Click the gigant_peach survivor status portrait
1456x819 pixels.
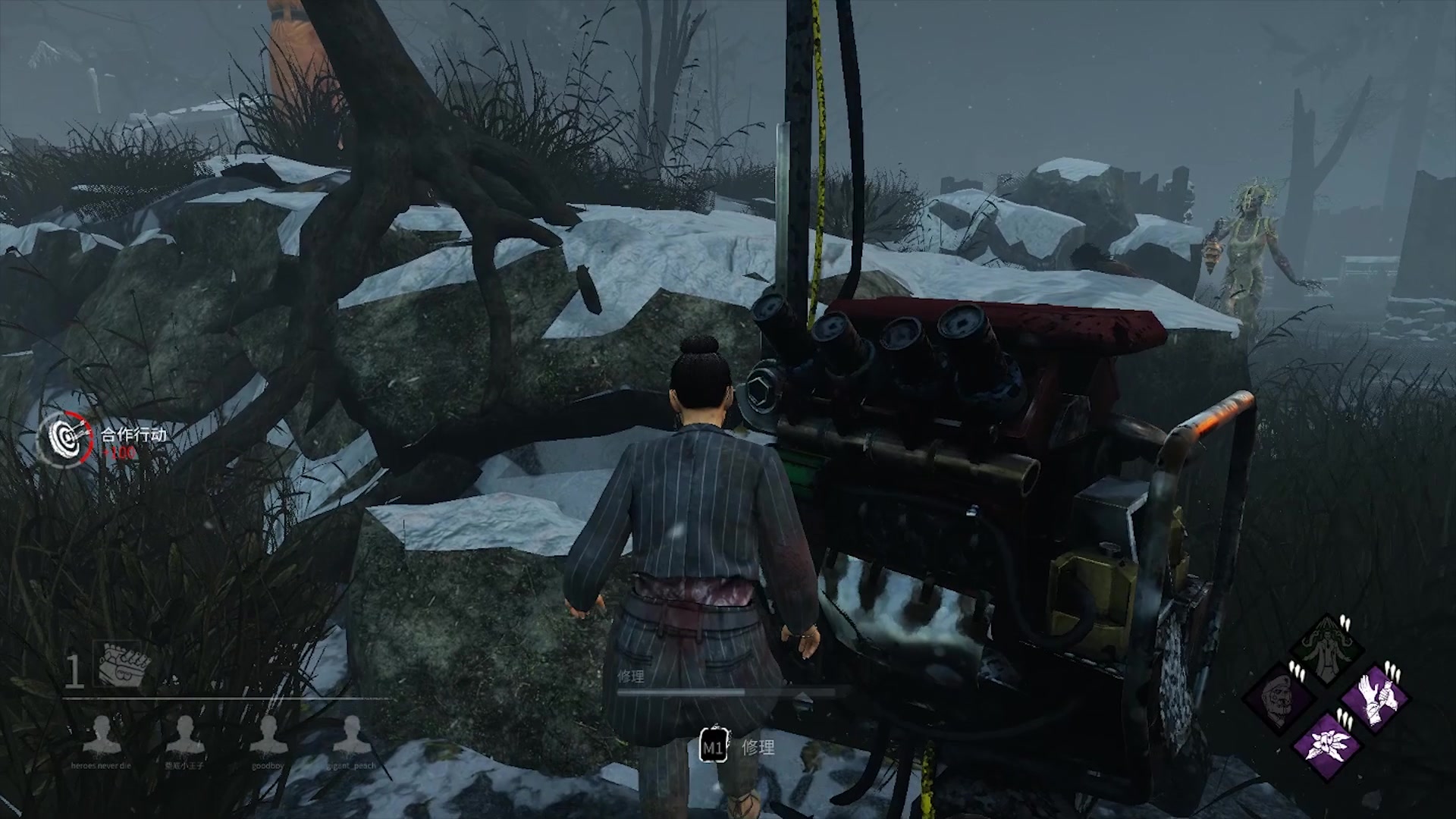click(x=352, y=734)
